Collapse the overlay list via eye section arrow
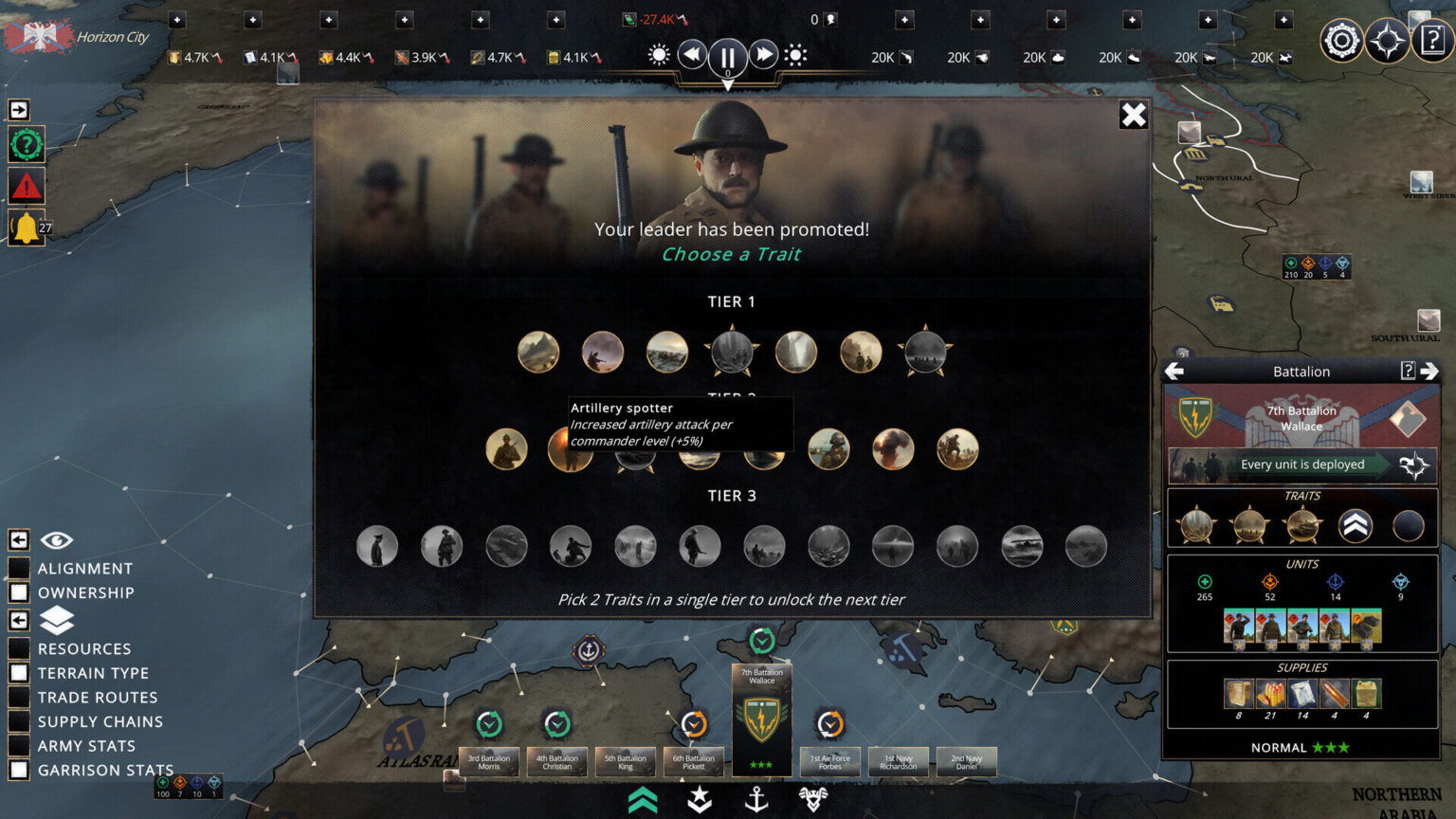Image resolution: width=1456 pixels, height=819 pixels. 19,538
